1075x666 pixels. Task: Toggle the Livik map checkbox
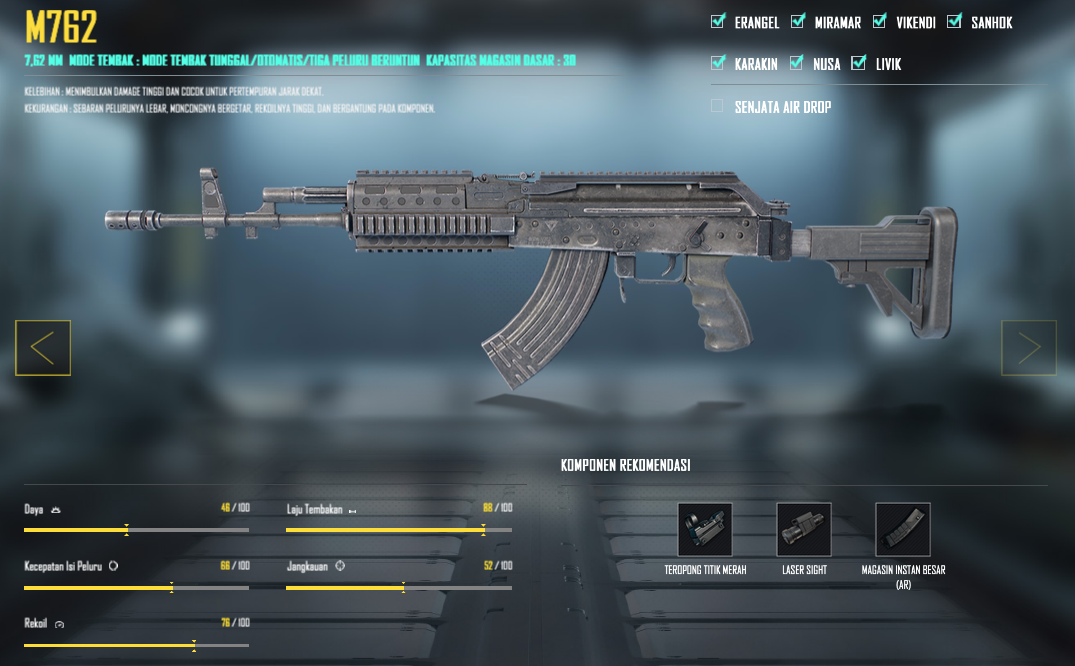[x=858, y=63]
